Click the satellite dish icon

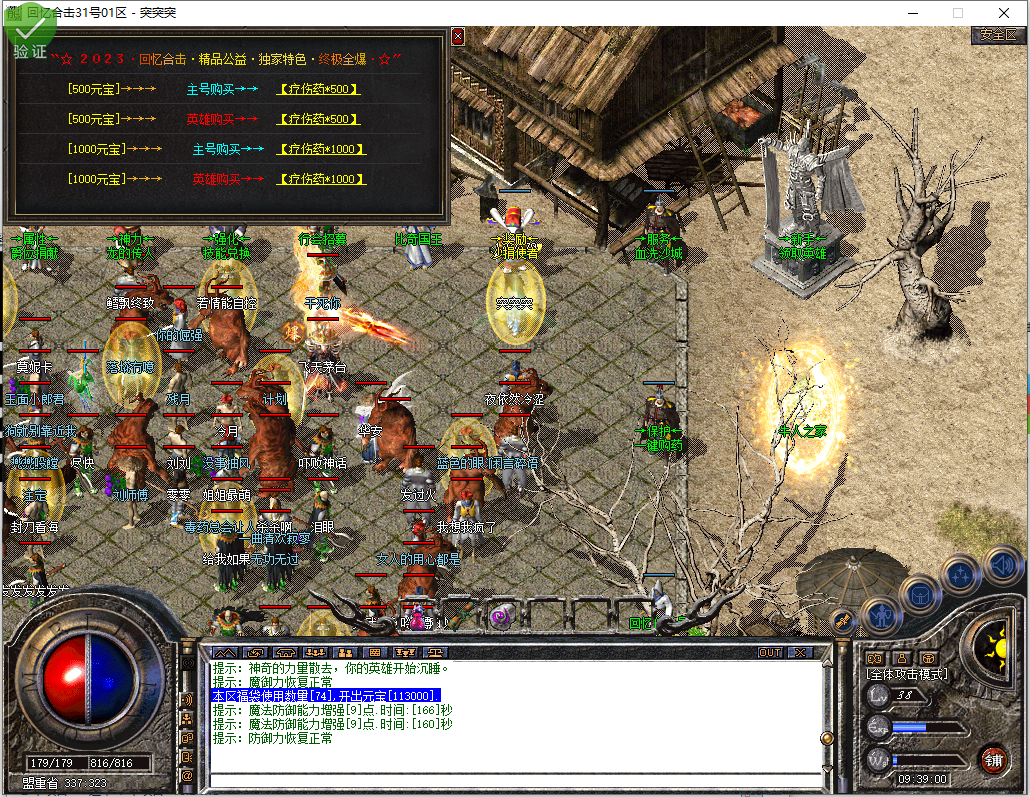click(842, 620)
